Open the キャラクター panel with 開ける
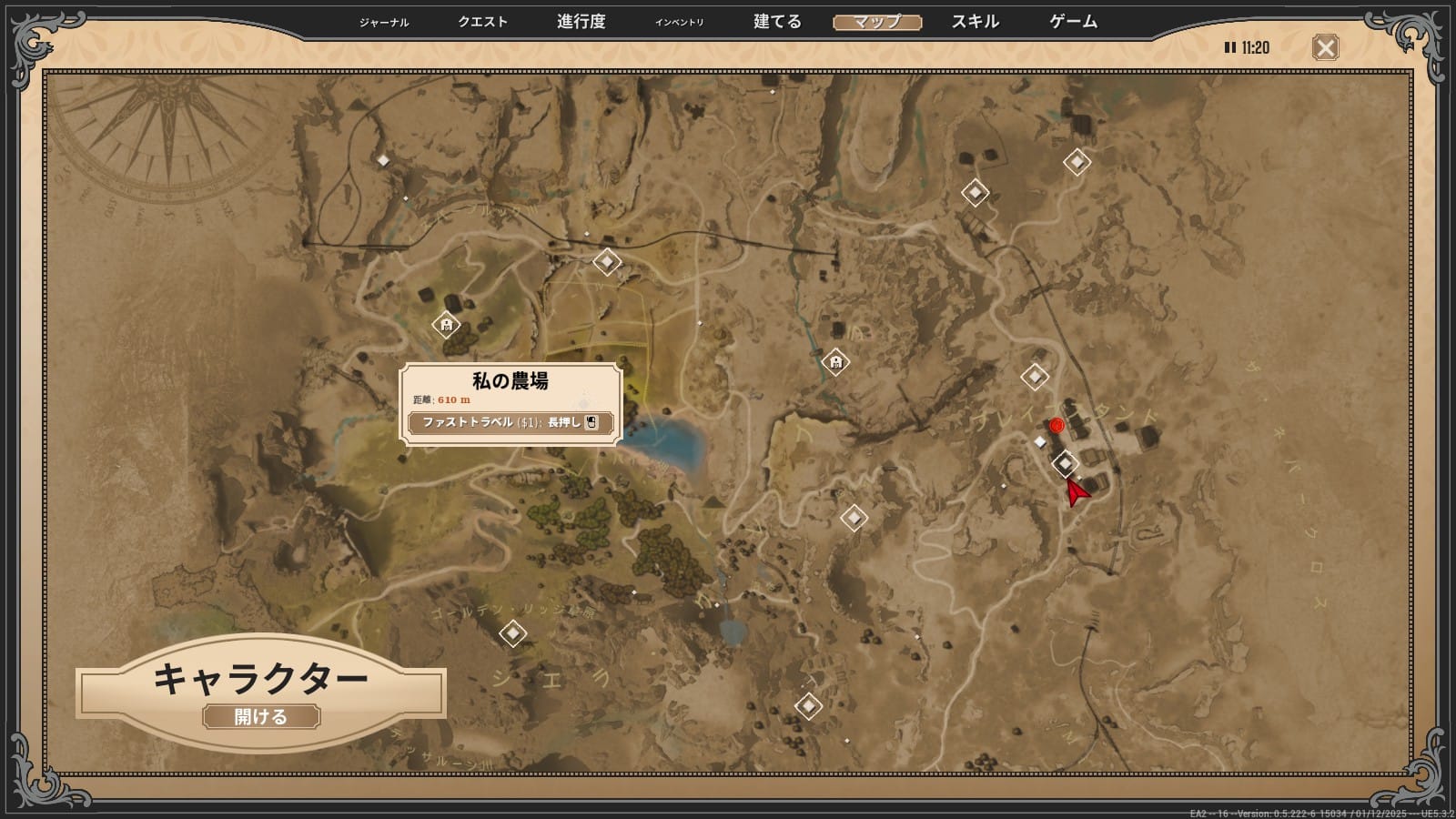 point(261,717)
